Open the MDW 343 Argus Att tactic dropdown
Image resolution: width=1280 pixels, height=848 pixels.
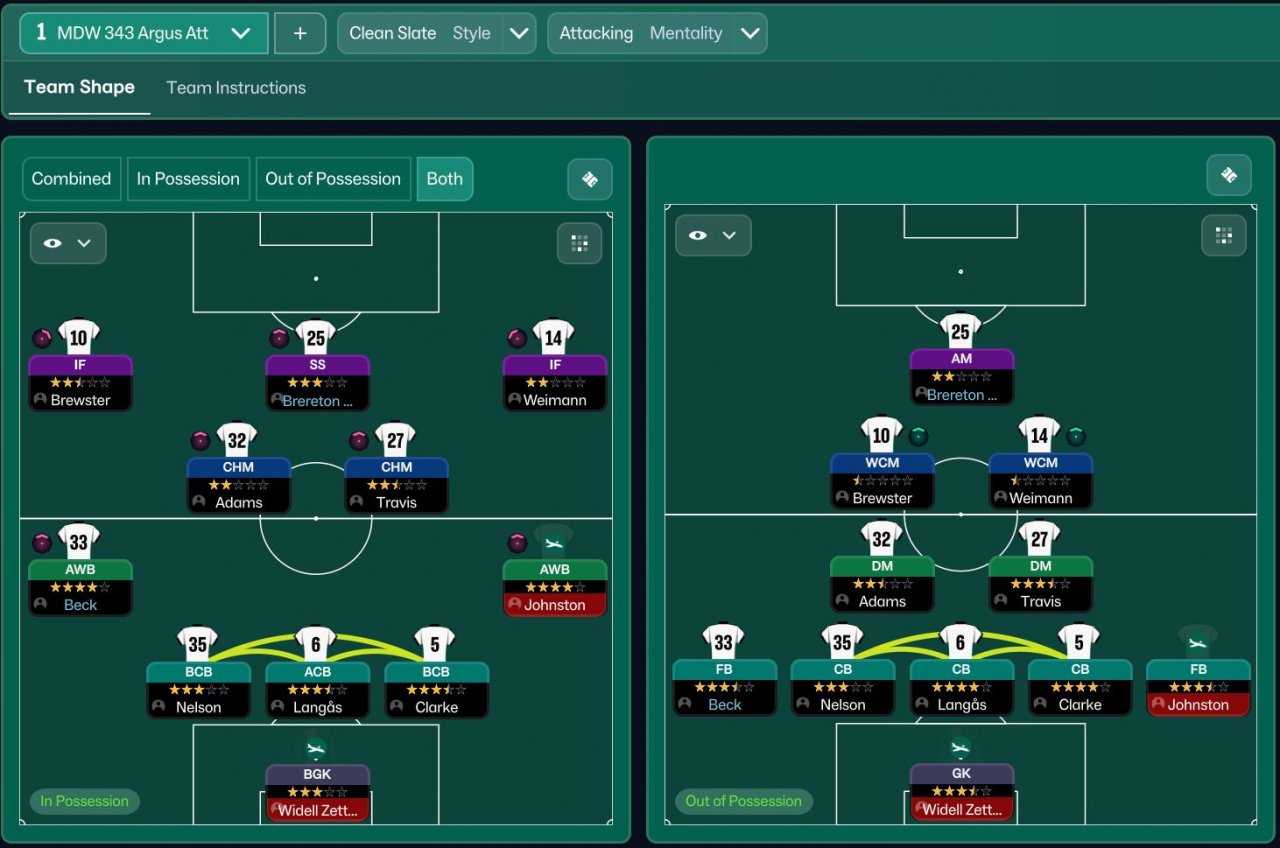[144, 33]
